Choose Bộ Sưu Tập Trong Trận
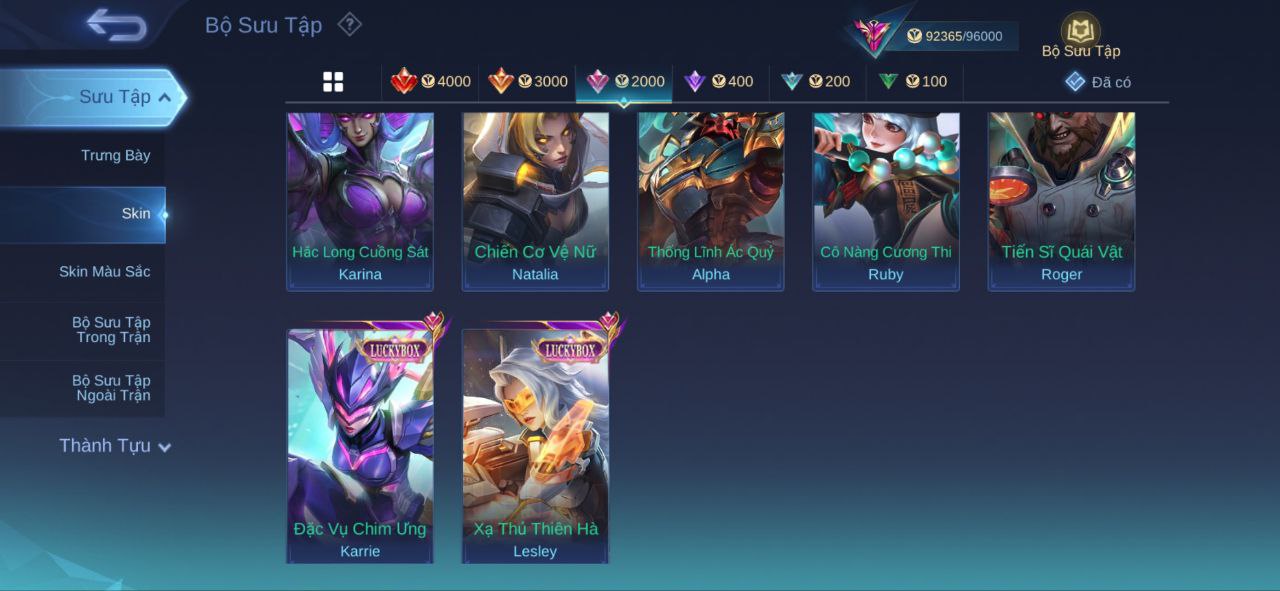Image resolution: width=1280 pixels, height=591 pixels. pos(111,330)
